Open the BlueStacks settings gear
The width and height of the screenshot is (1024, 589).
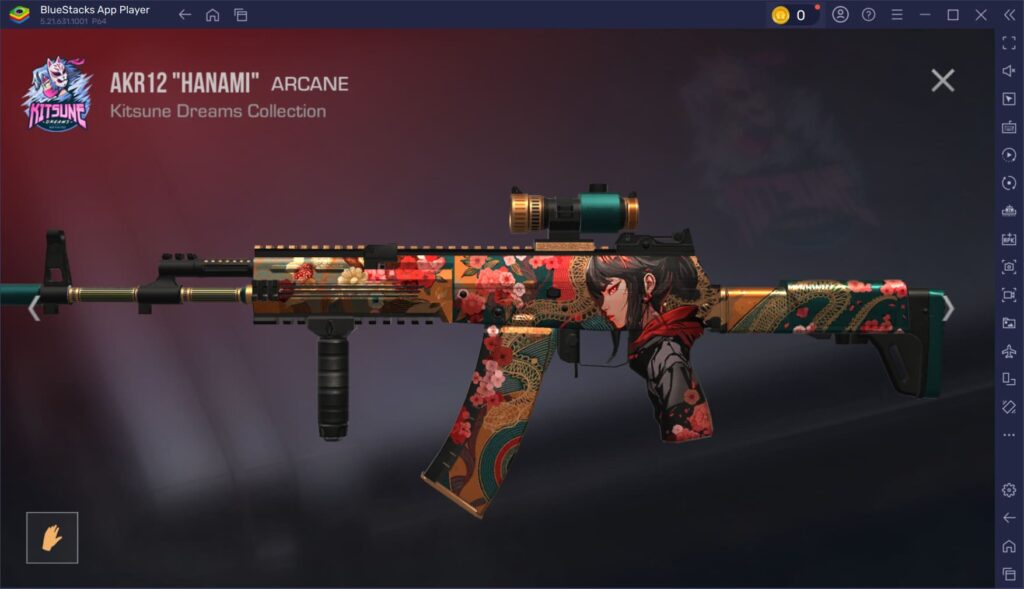[x=1009, y=490]
